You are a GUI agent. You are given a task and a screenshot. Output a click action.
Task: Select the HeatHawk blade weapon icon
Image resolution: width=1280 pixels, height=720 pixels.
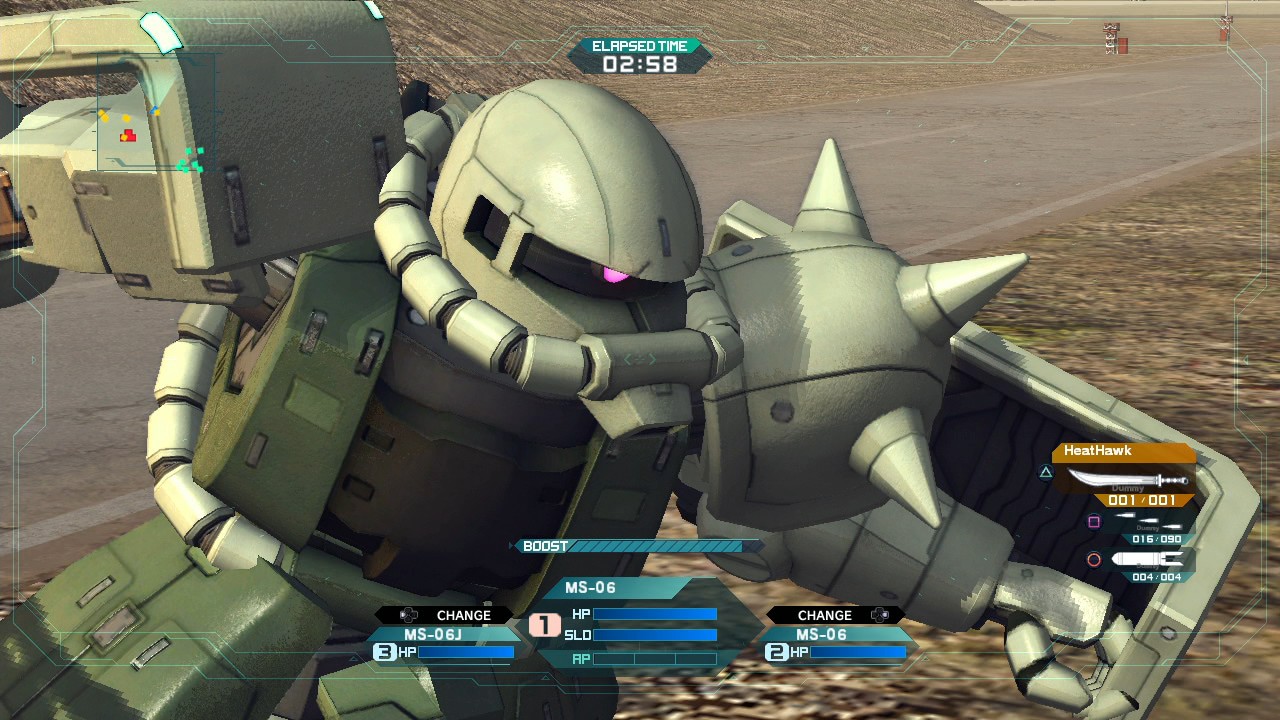point(1126,479)
